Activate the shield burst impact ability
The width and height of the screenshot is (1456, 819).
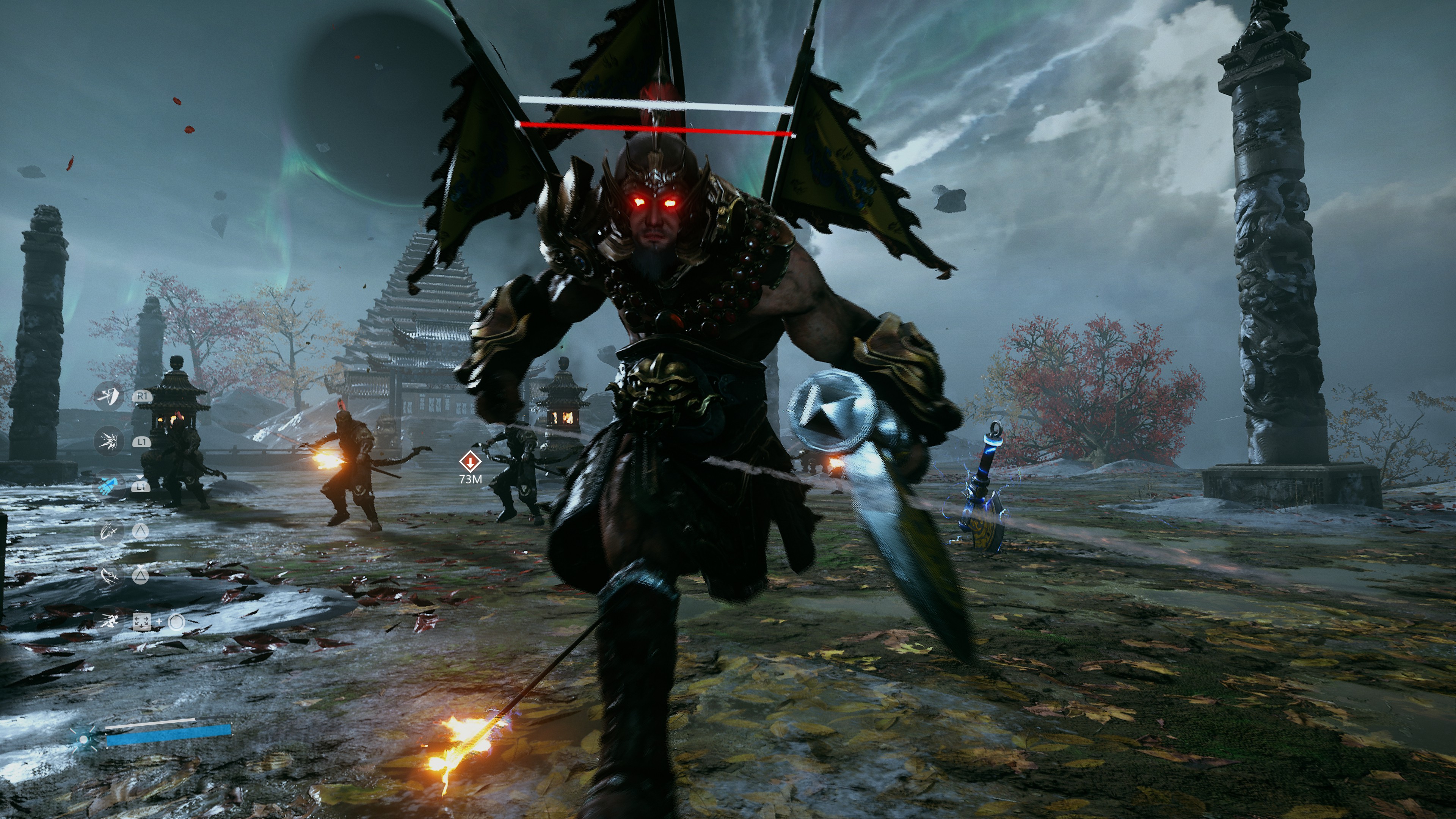pos(108,441)
